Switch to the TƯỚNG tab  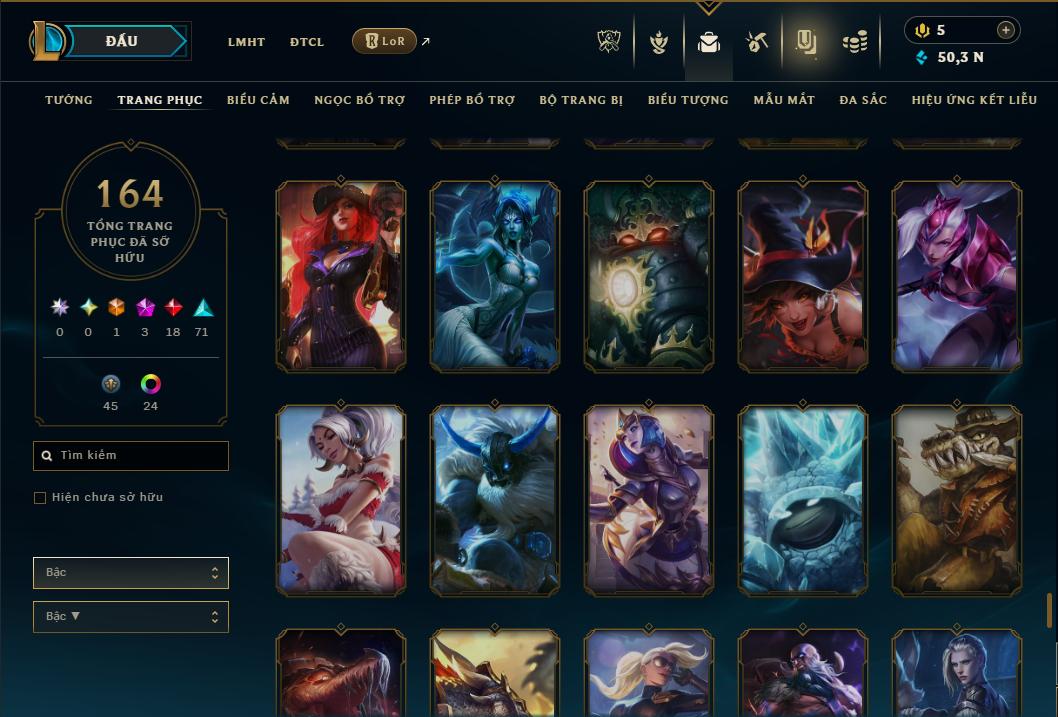69,100
